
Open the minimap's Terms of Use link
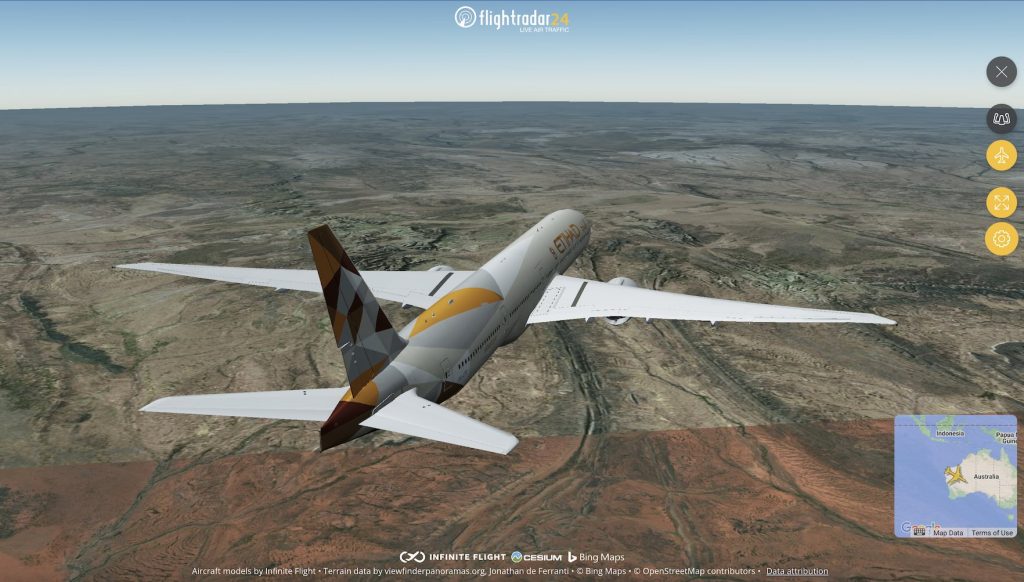tap(992, 533)
